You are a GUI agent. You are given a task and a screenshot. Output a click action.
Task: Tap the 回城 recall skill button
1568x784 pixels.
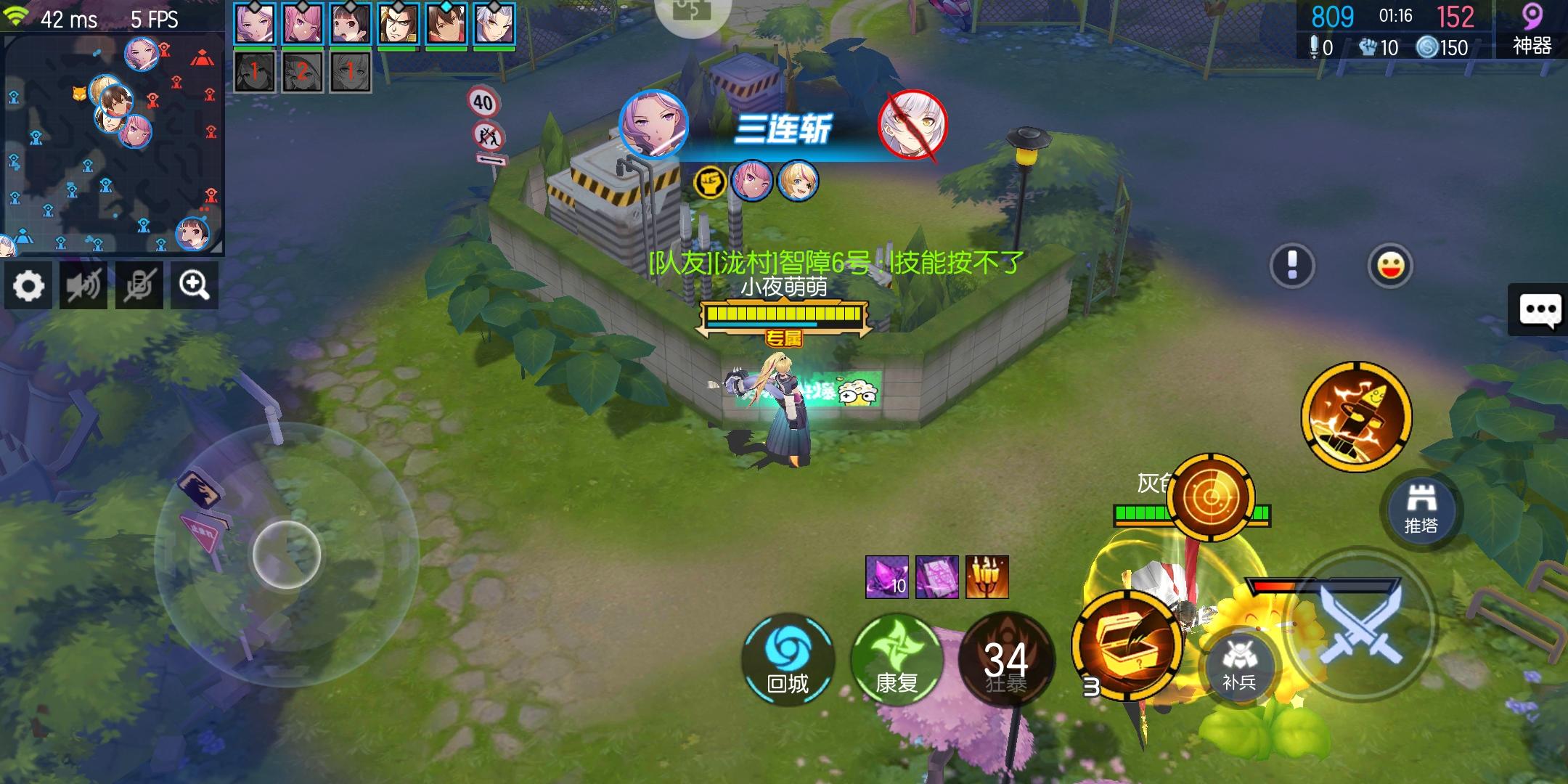coord(788,661)
